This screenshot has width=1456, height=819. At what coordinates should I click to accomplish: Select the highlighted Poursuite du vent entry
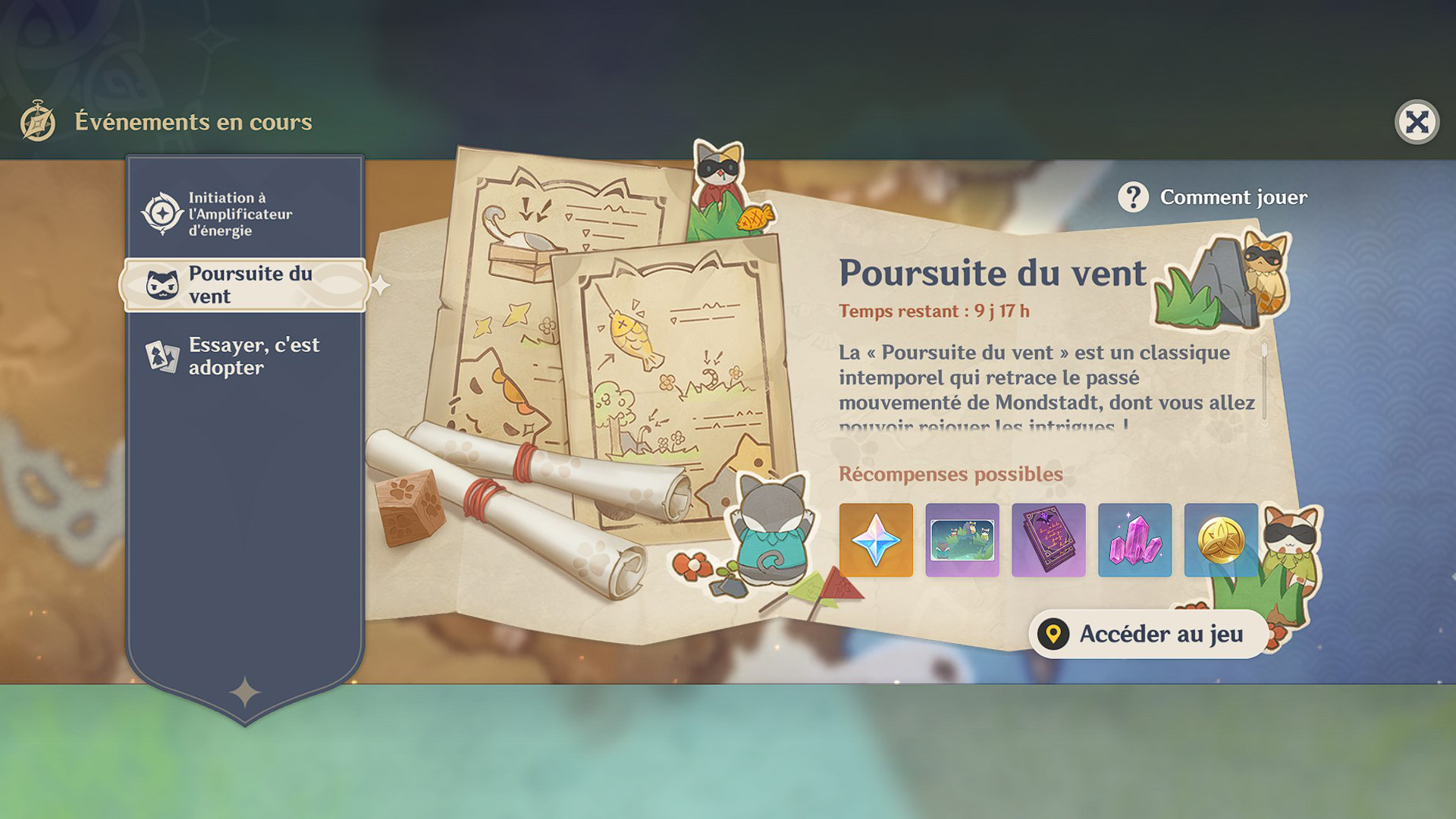246,285
